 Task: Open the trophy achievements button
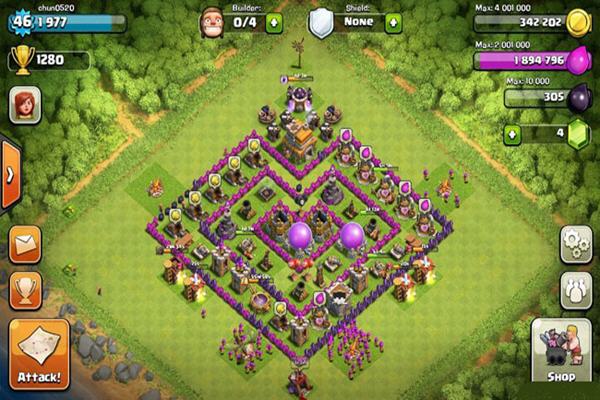25,290
